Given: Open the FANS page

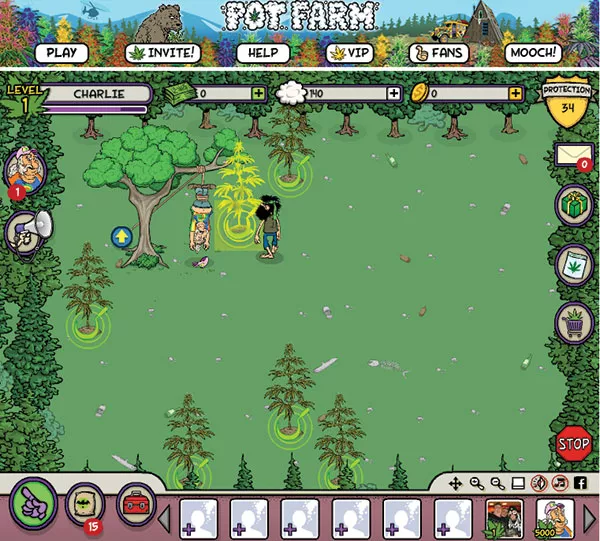Looking at the screenshot, I should (439, 53).
